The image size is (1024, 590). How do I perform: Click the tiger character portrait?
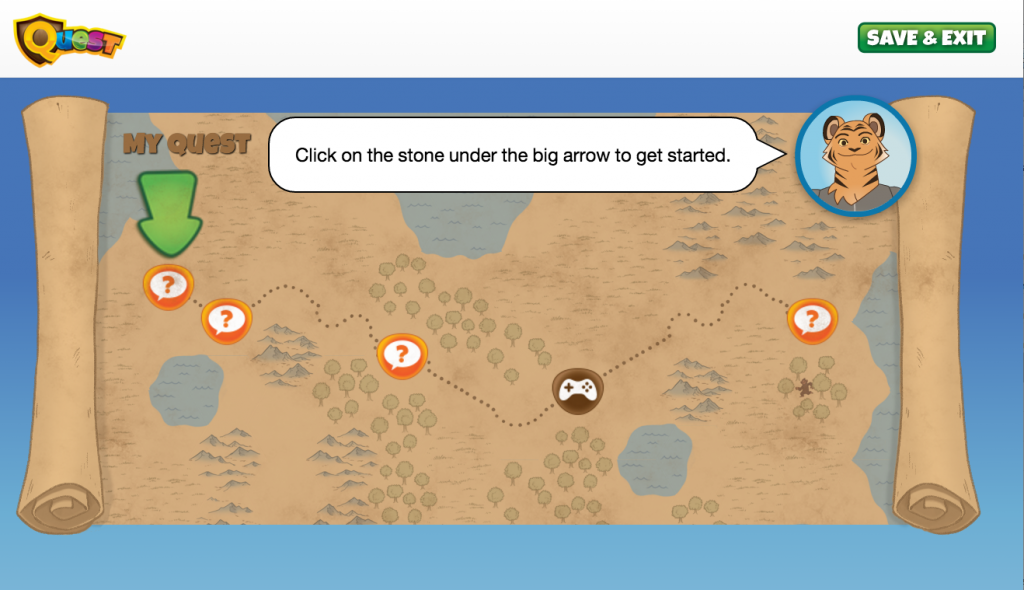855,156
